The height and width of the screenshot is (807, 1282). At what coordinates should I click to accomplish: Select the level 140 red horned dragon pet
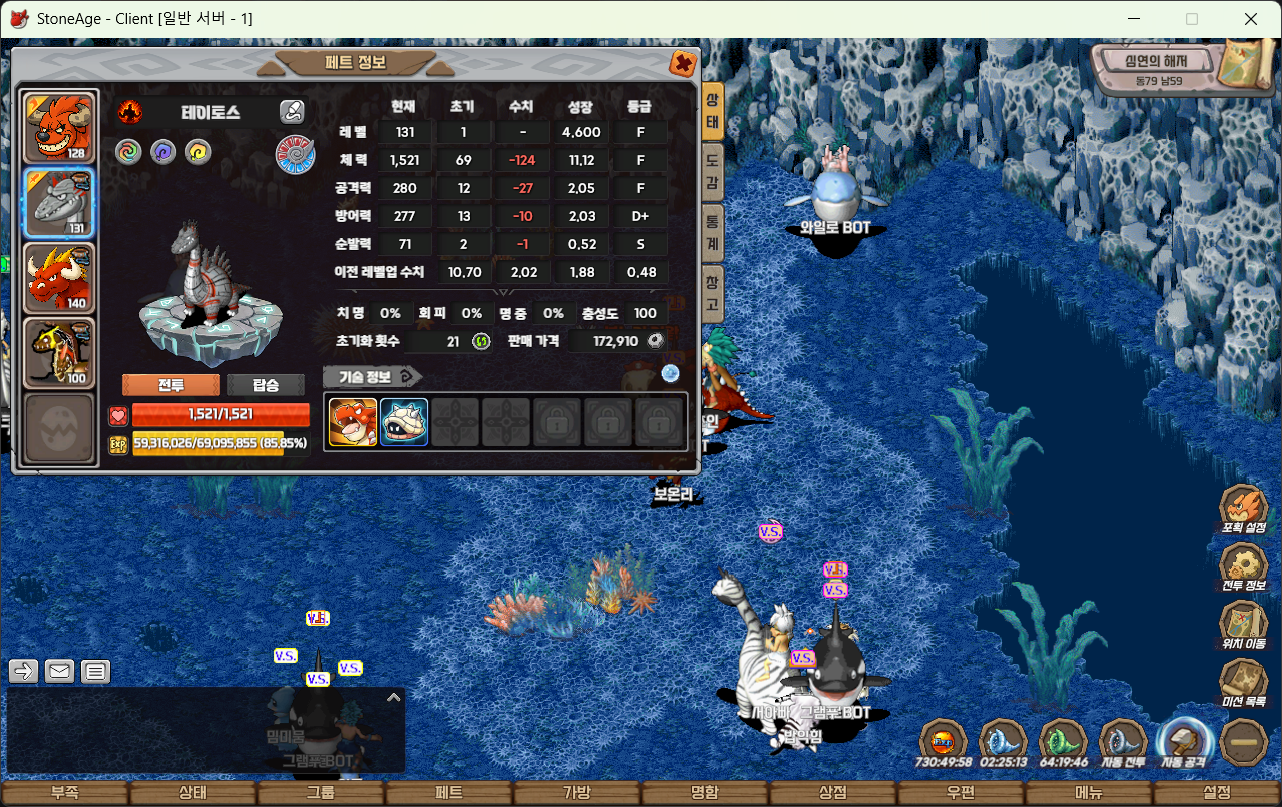pos(59,276)
